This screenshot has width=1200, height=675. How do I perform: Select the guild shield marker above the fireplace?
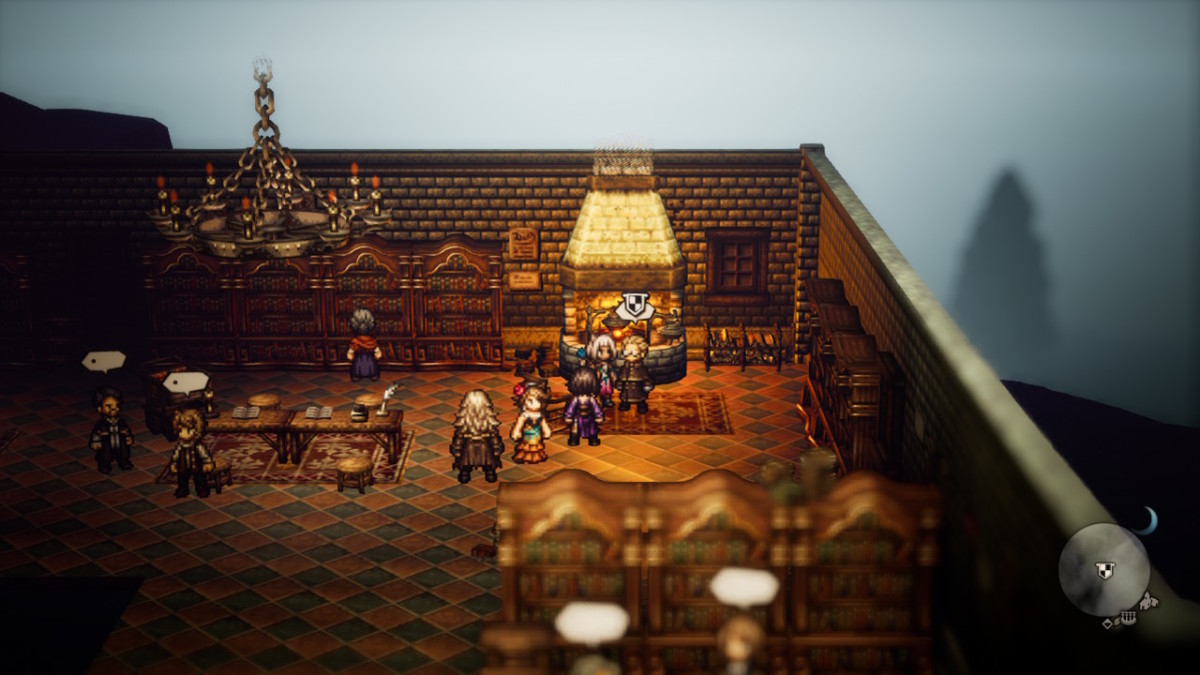point(634,305)
